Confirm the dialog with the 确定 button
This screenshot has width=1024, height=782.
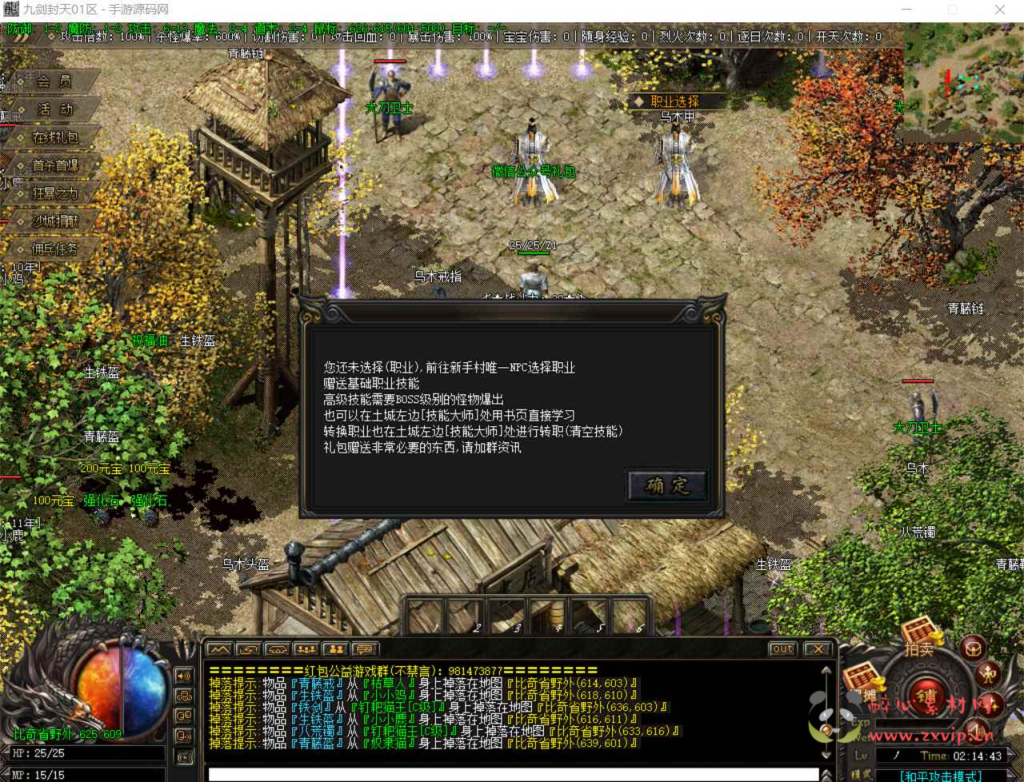click(667, 486)
